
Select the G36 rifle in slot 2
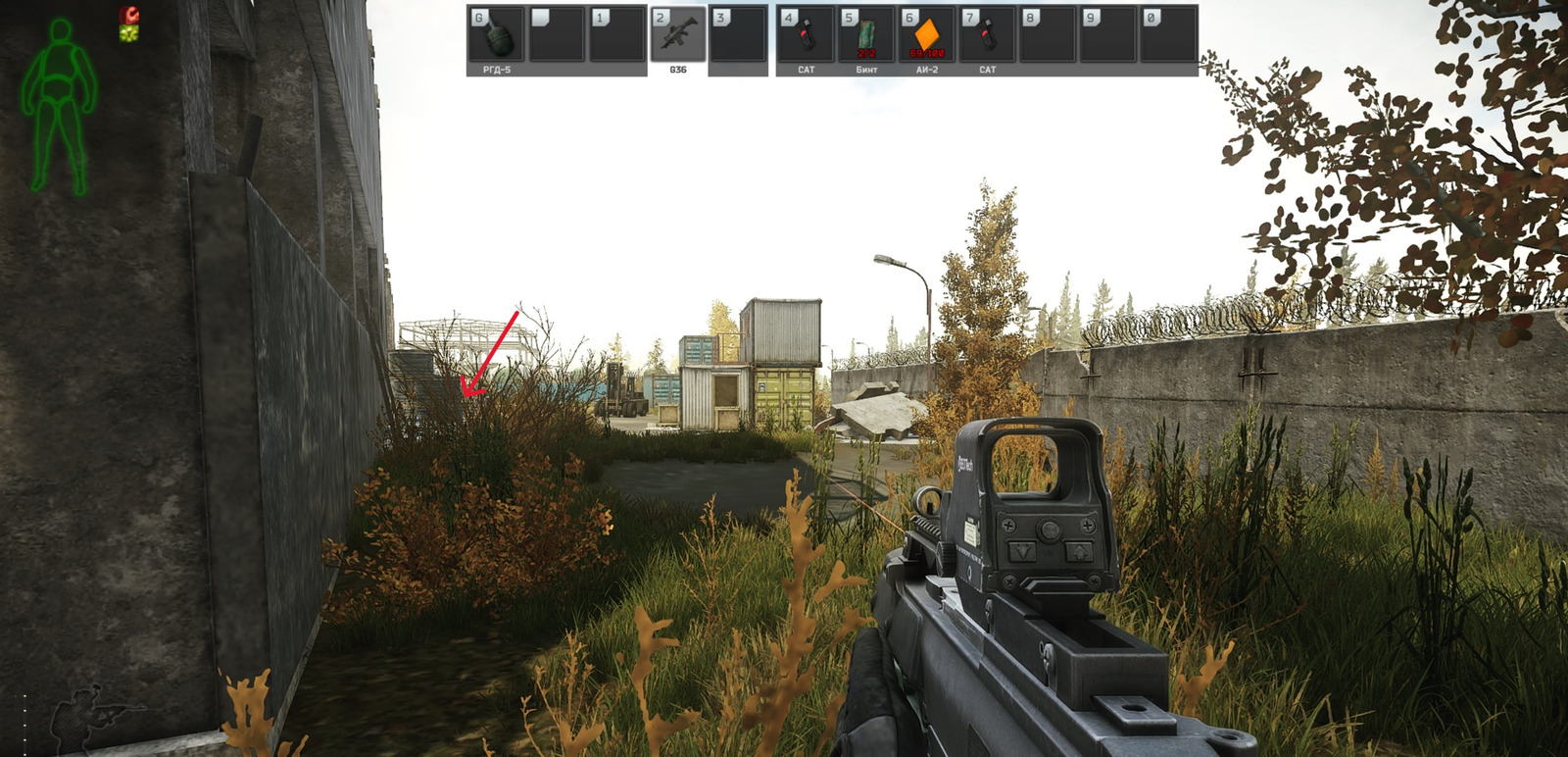click(676, 34)
